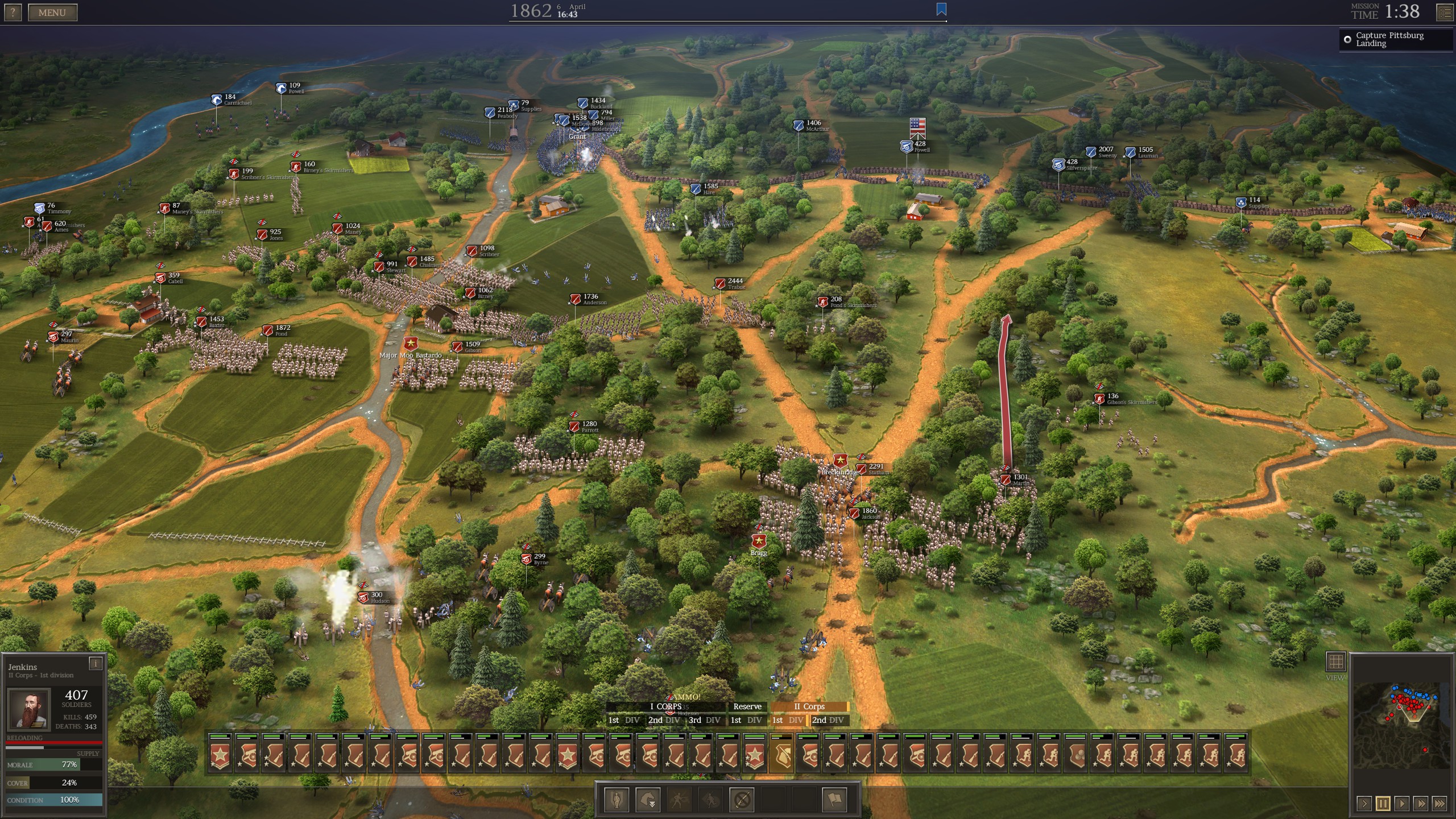
Task: Toggle the hold fire crossed-rifle command
Action: tap(742, 800)
